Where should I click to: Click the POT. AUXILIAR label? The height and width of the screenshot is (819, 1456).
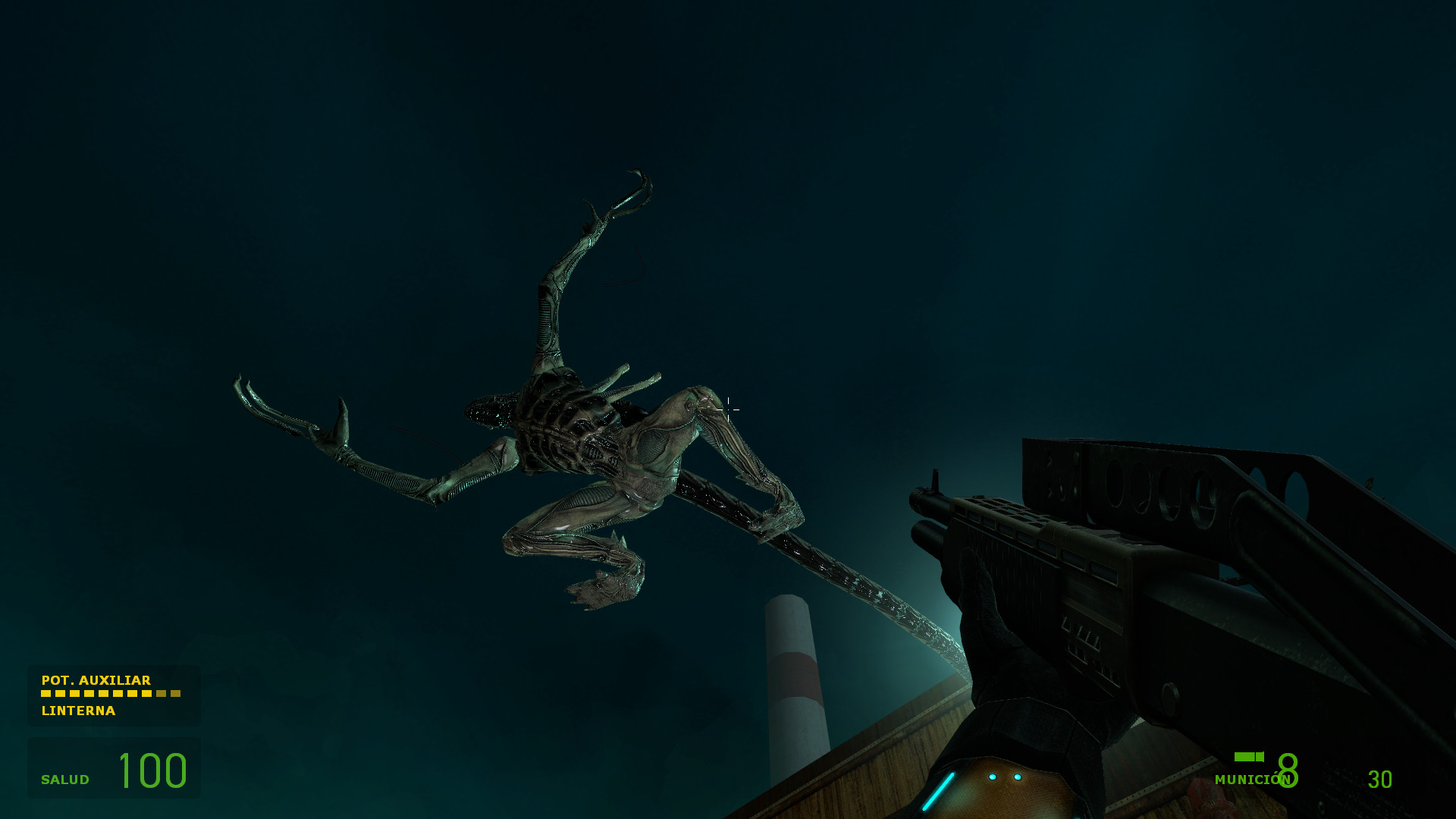(96, 680)
